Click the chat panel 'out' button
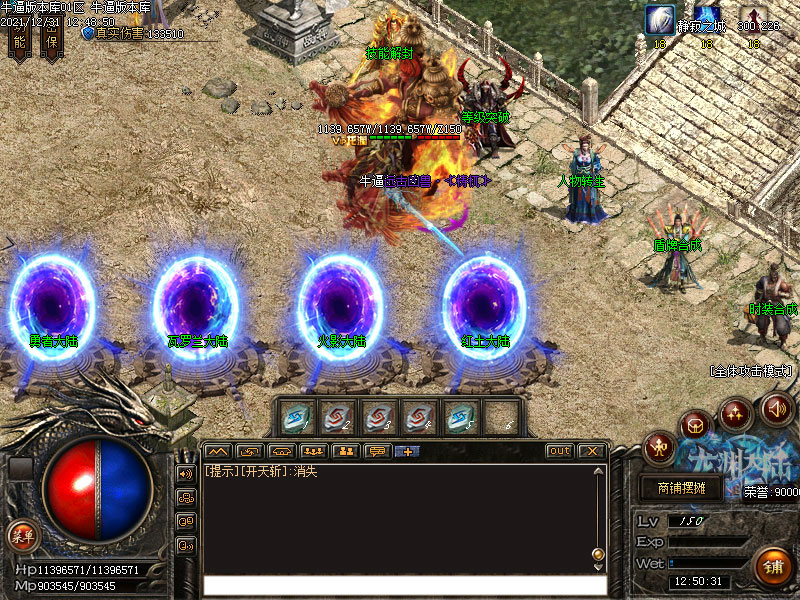This screenshot has height=600, width=800. pos(559,451)
